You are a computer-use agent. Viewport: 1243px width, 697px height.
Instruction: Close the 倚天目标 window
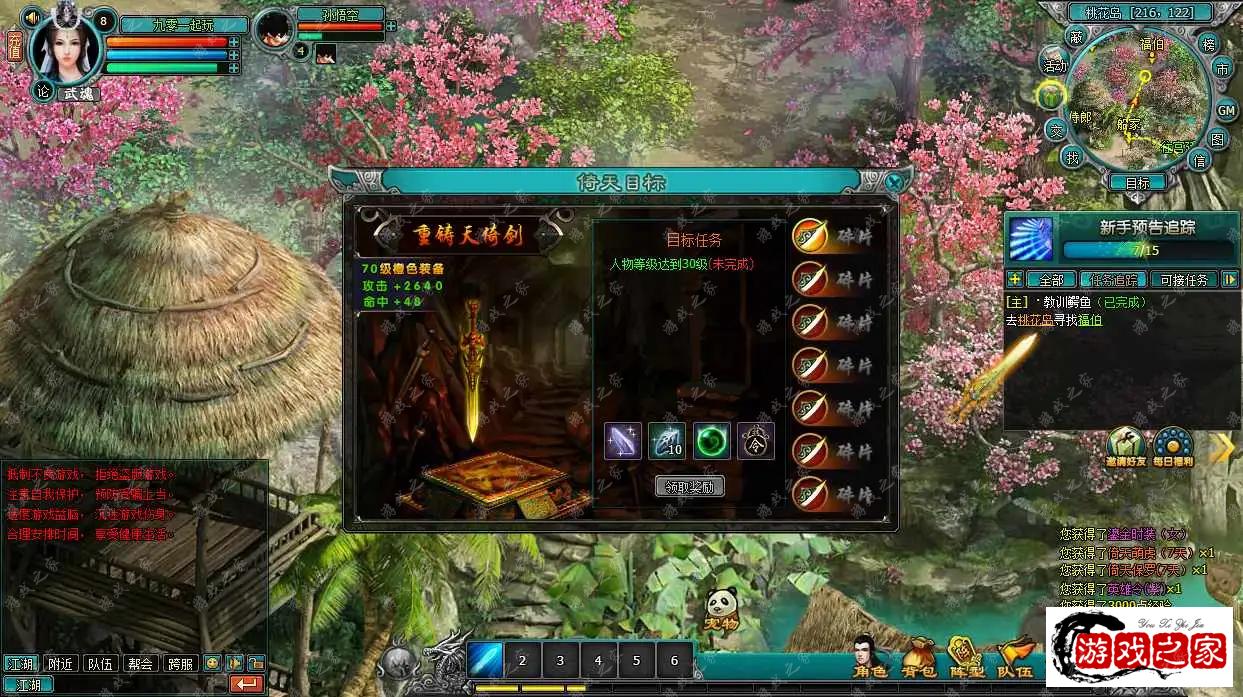point(895,182)
